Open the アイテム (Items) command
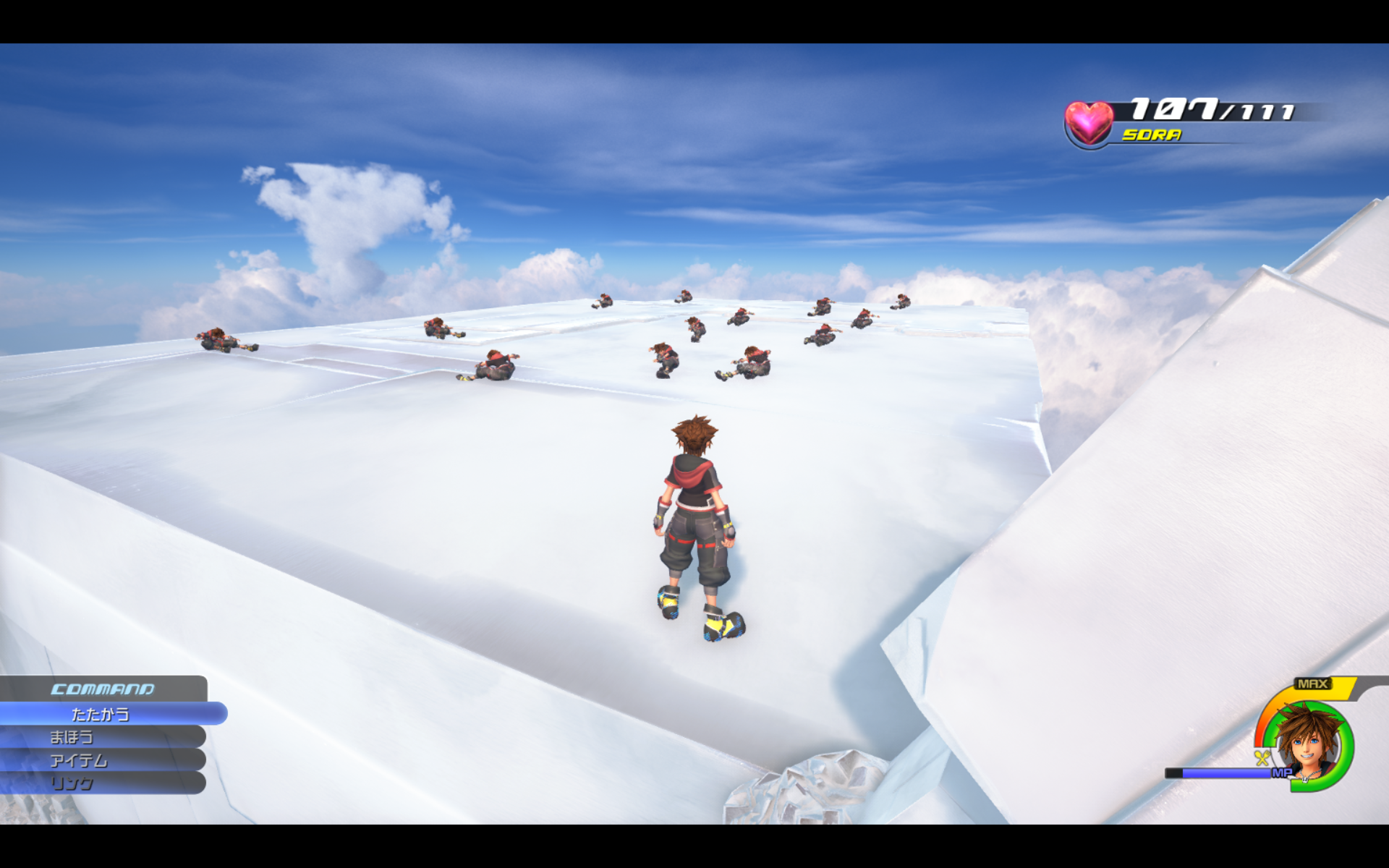The width and height of the screenshot is (1389, 868). tap(79, 760)
